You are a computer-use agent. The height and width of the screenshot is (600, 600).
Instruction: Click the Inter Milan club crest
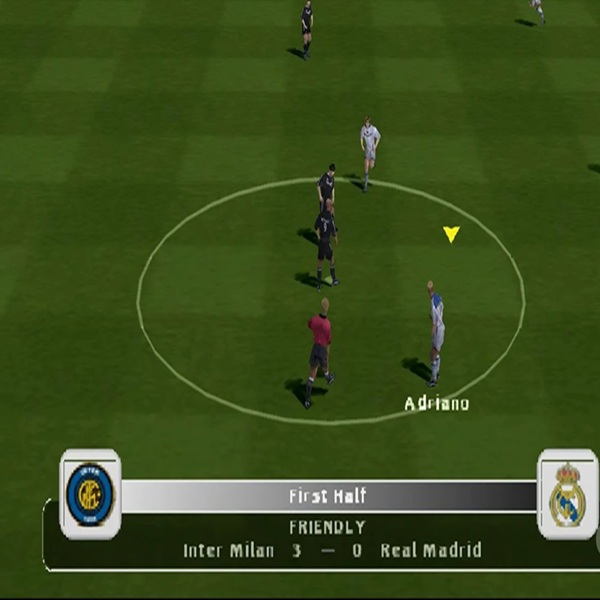90,494
